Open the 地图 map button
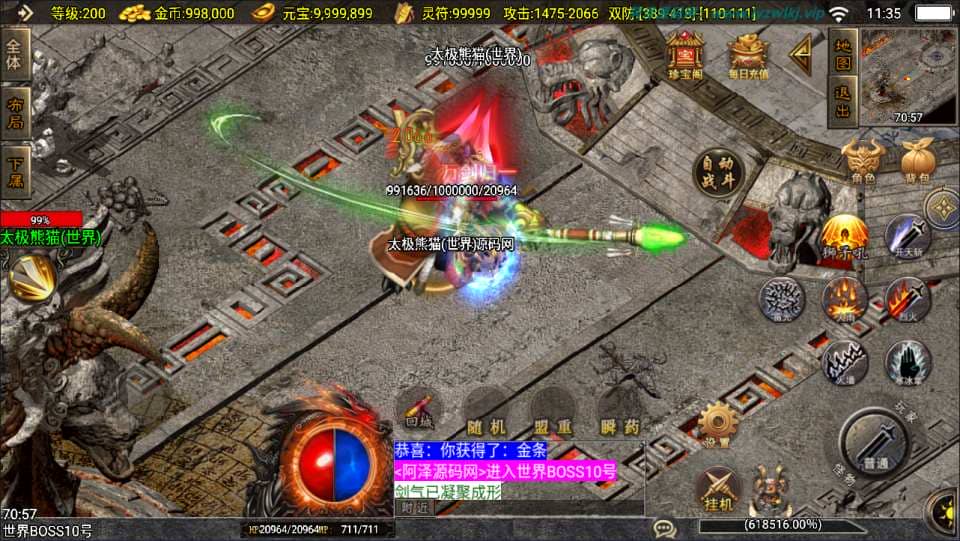This screenshot has width=960, height=541. tap(843, 54)
